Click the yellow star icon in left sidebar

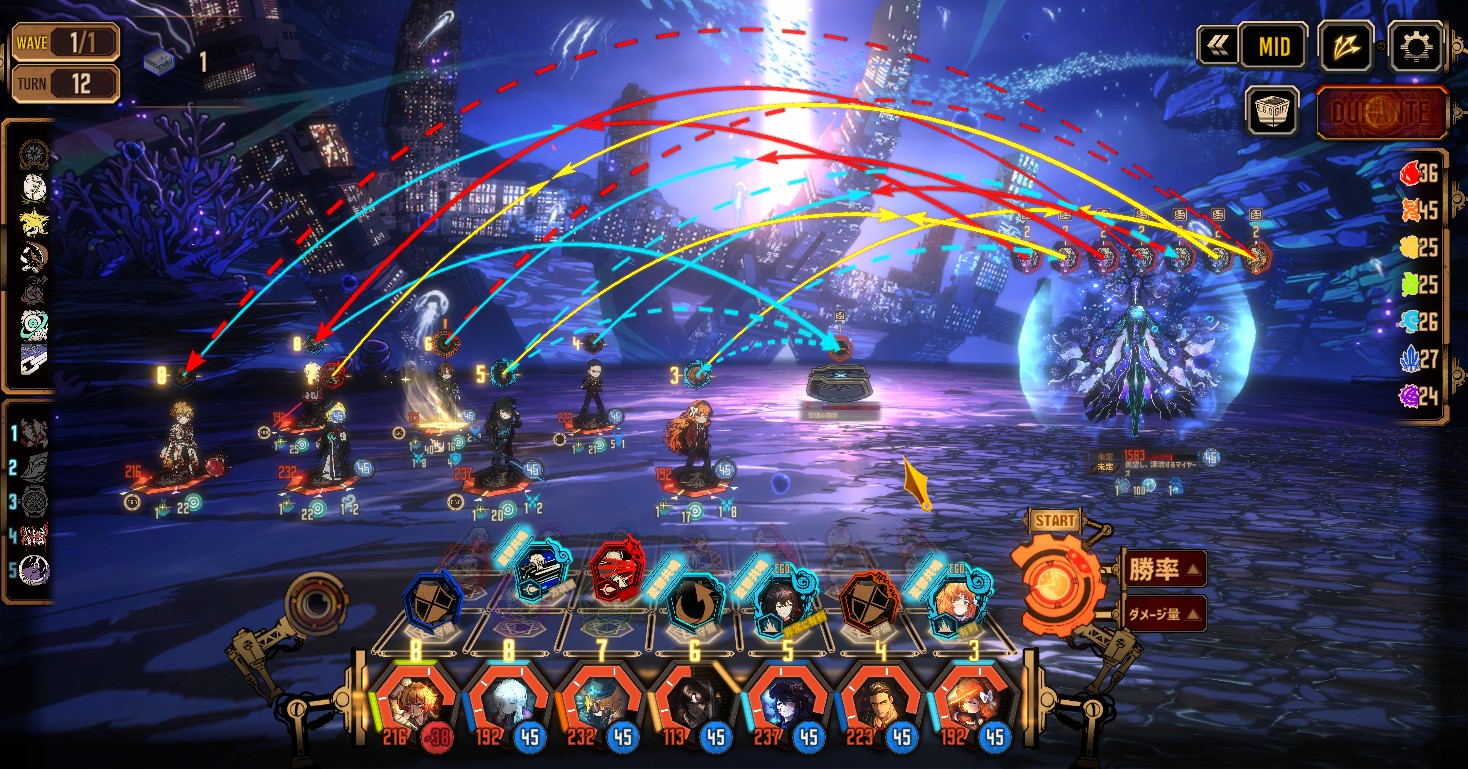point(33,222)
